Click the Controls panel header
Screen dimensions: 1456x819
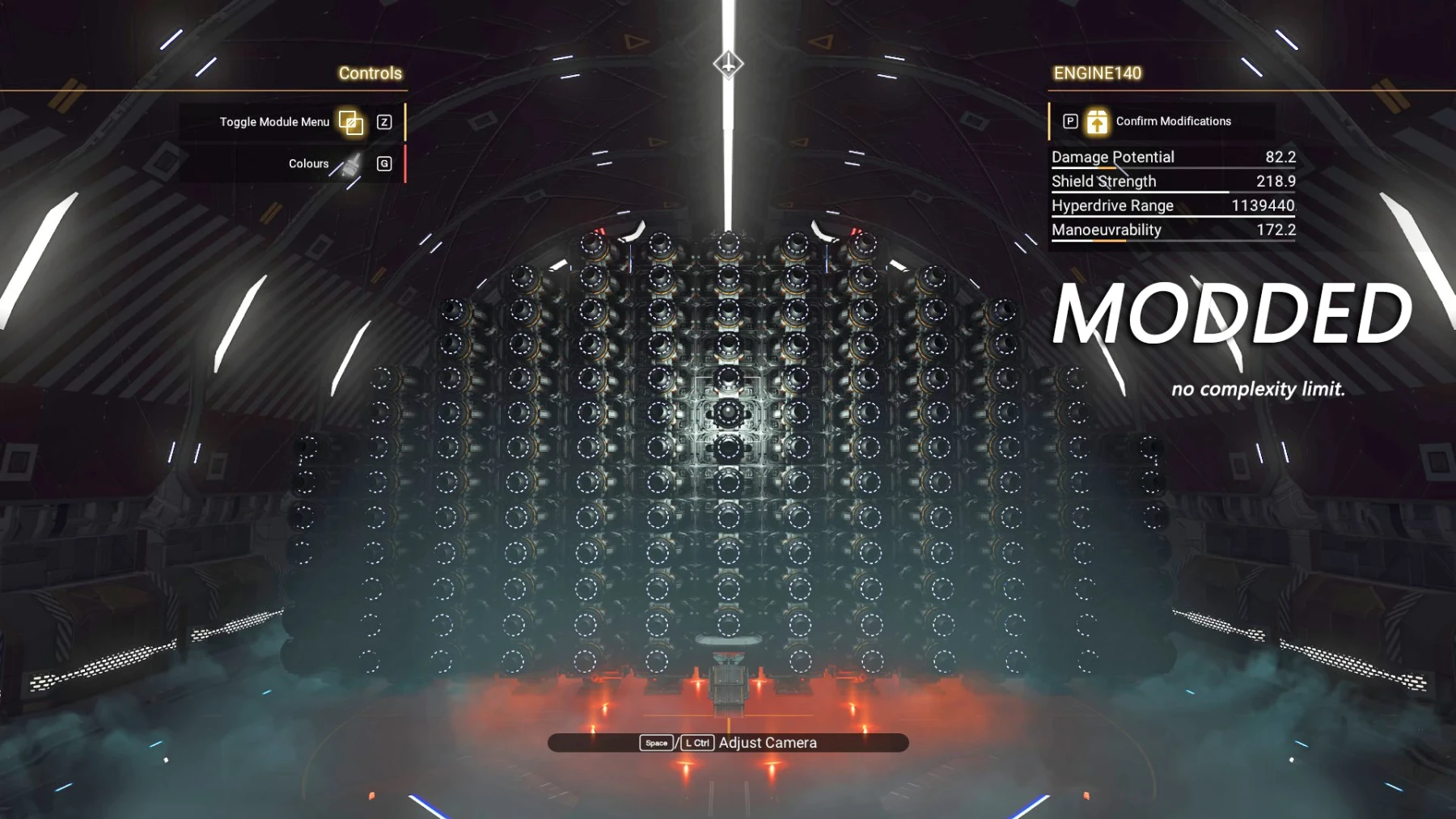tap(370, 73)
